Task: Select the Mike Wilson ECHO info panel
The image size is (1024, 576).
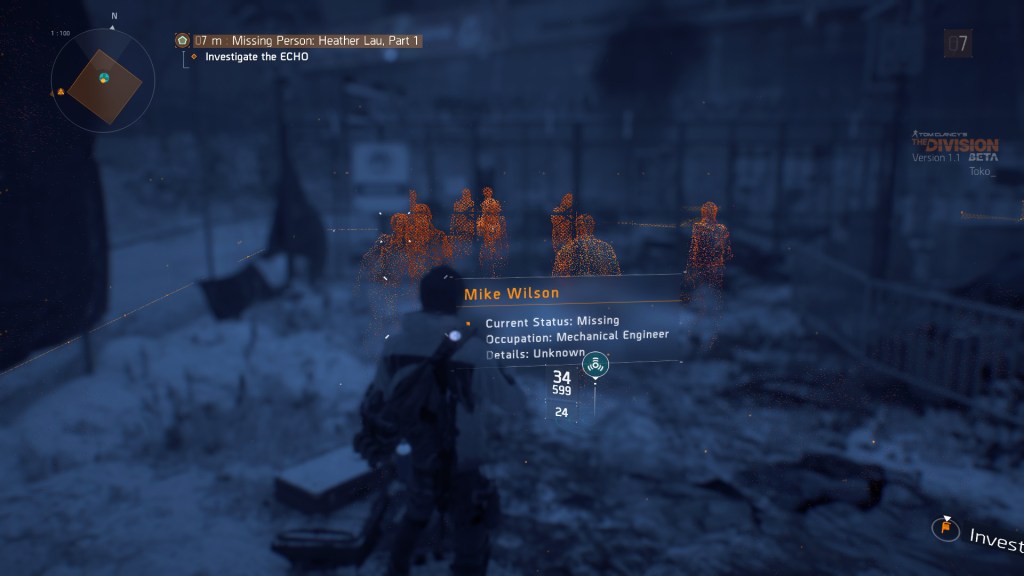Action: 567,319
